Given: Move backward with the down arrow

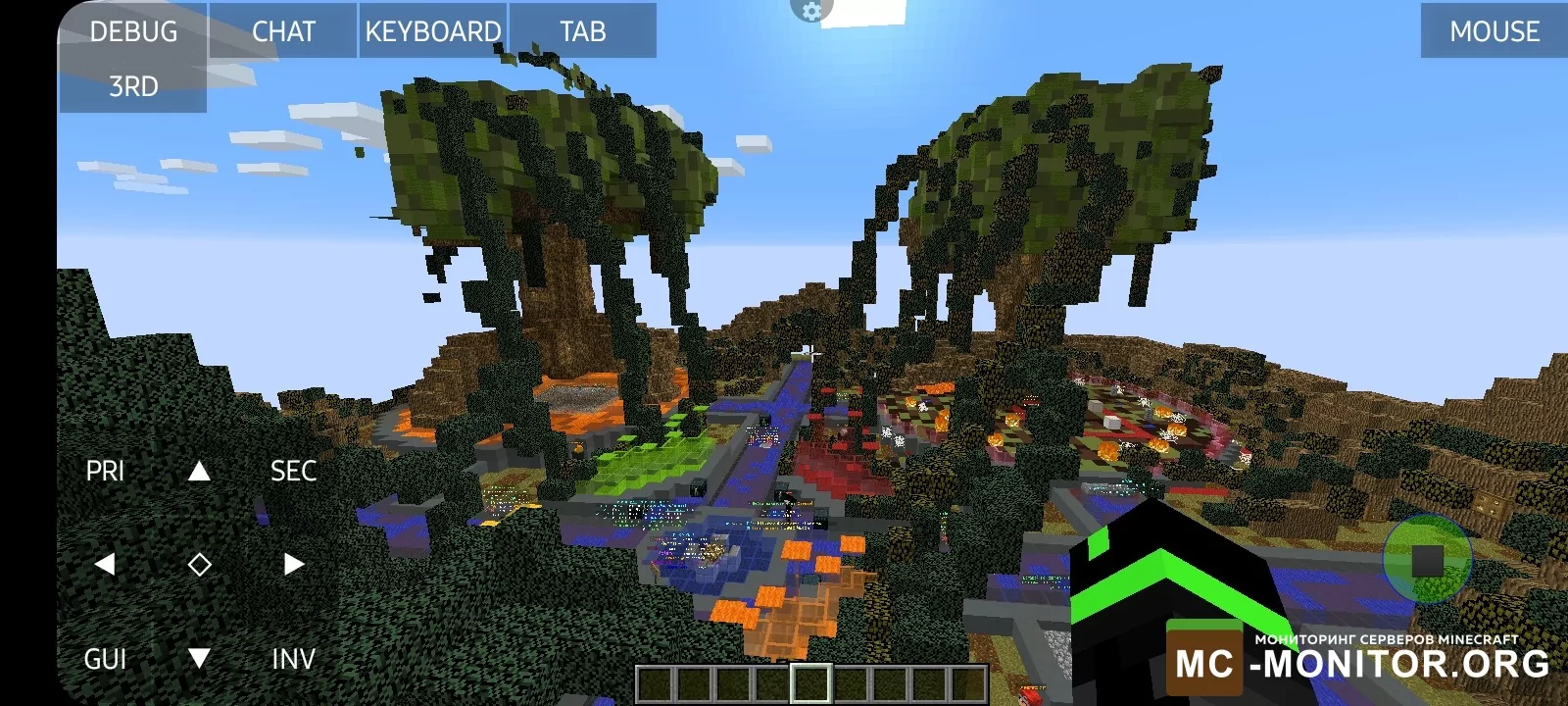Looking at the screenshot, I should 199,658.
